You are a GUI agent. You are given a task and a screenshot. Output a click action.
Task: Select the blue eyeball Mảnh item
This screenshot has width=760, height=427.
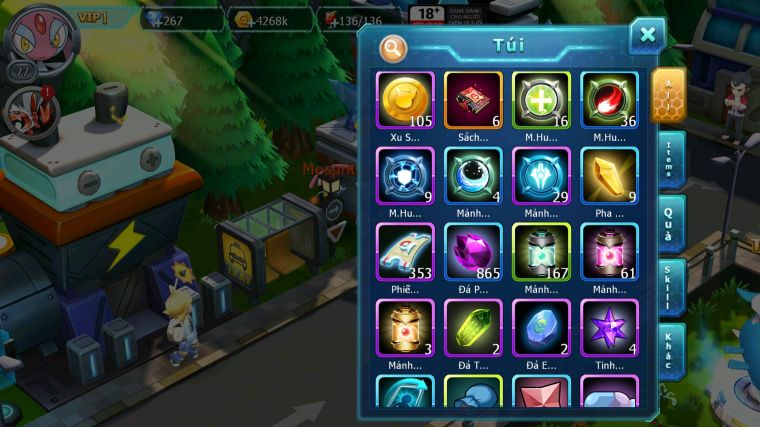[x=473, y=175]
